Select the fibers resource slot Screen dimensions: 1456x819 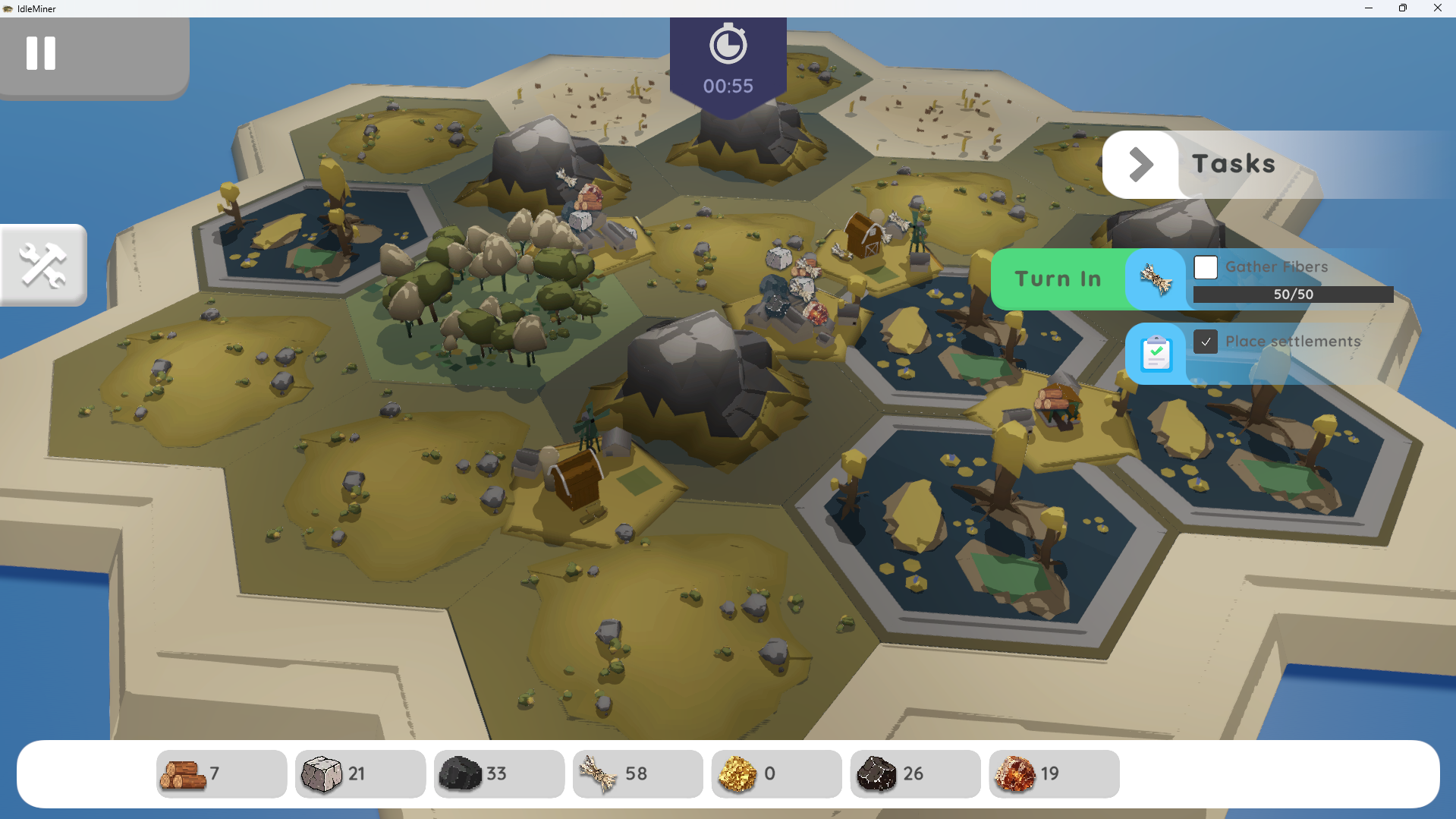637,773
